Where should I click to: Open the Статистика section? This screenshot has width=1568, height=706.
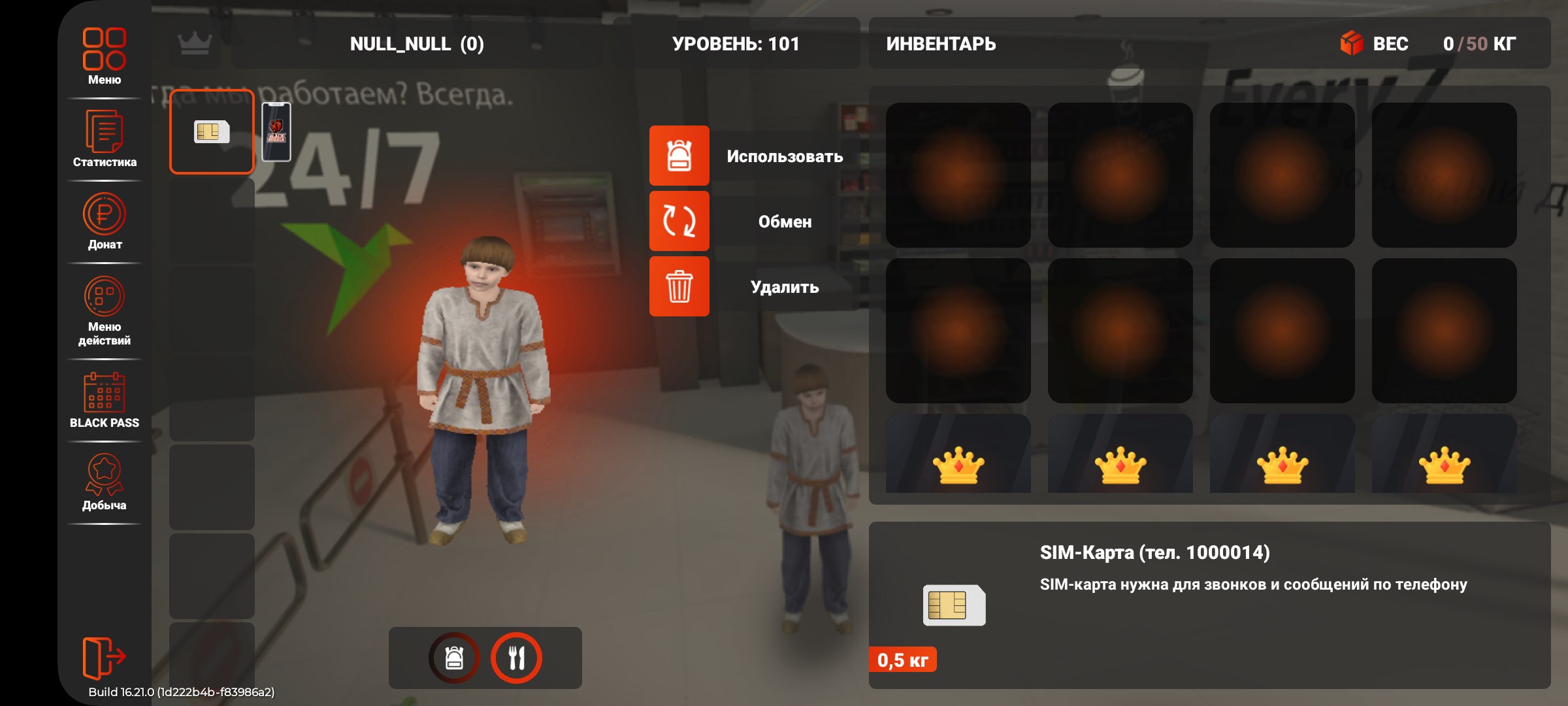pyautogui.click(x=105, y=139)
